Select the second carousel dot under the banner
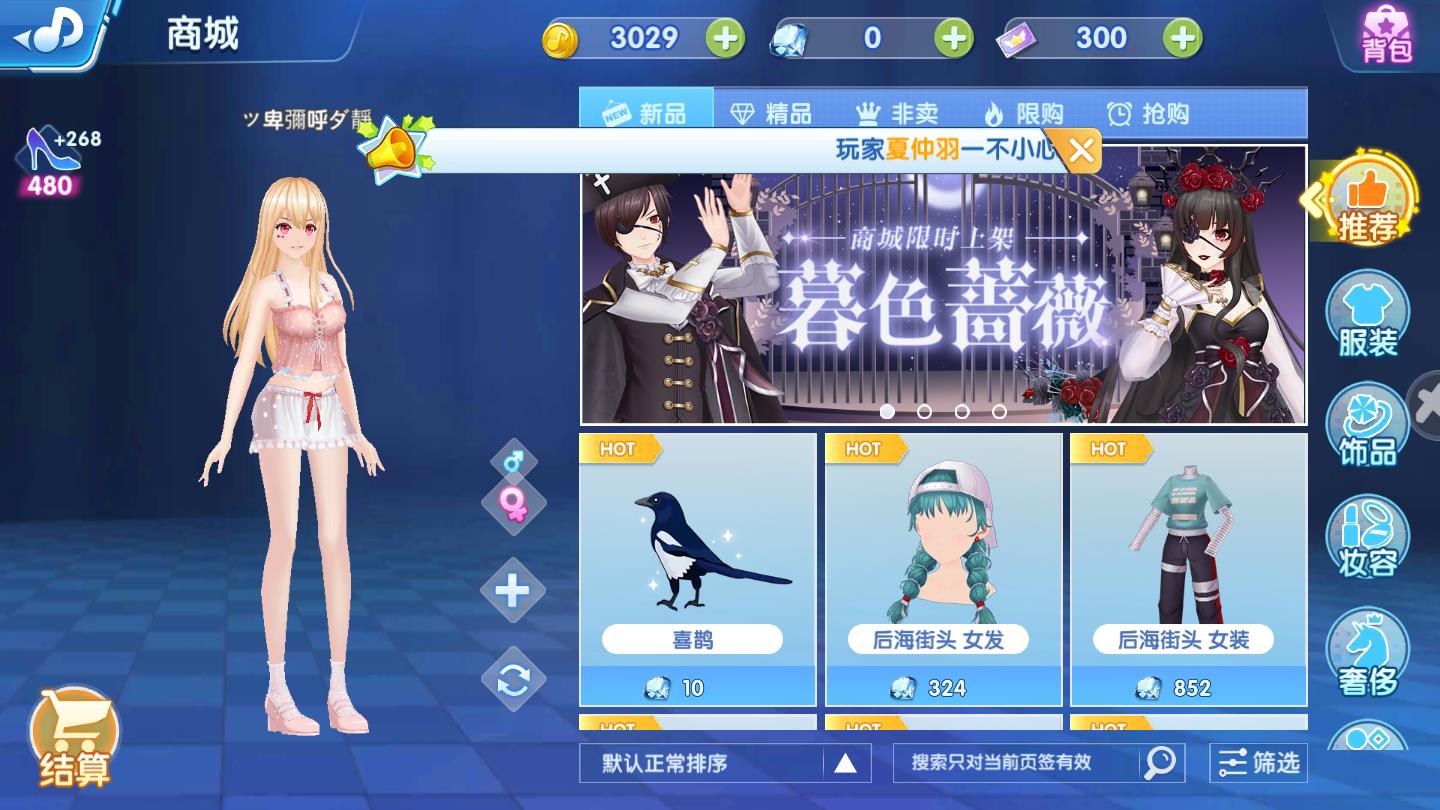 click(x=923, y=410)
